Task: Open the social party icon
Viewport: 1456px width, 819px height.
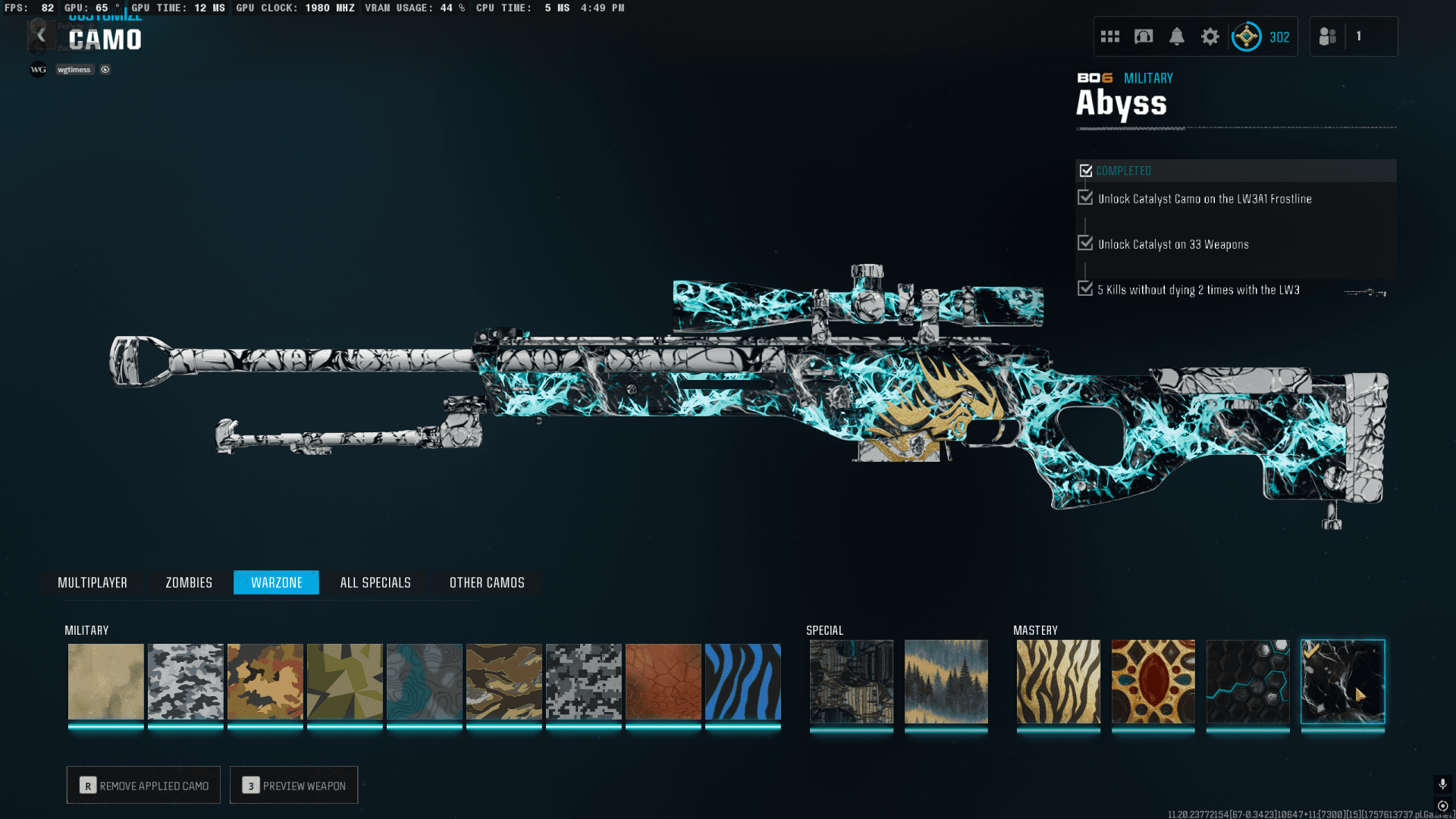Action: click(1328, 36)
